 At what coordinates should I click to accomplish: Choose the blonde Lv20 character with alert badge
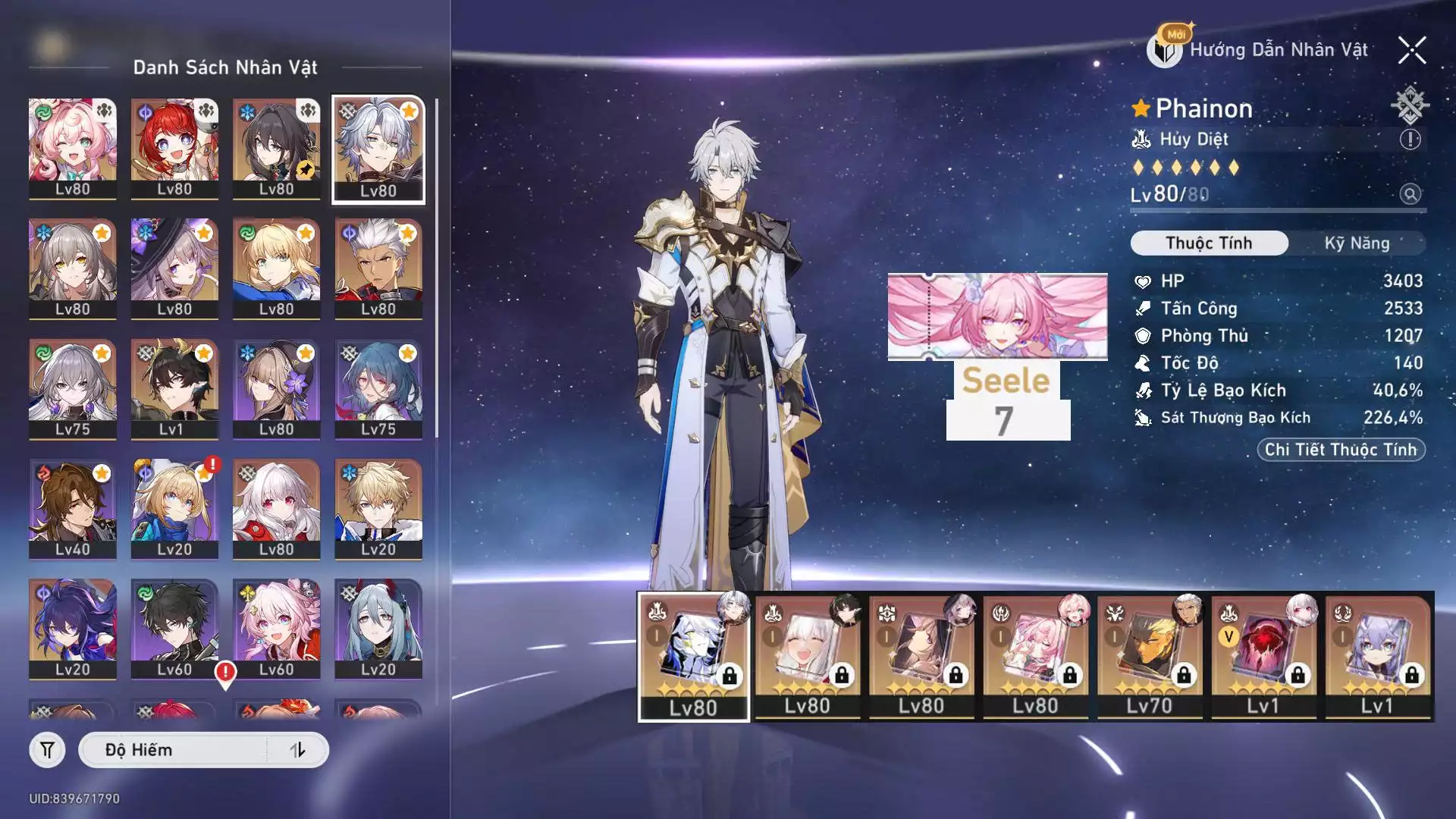(174, 509)
